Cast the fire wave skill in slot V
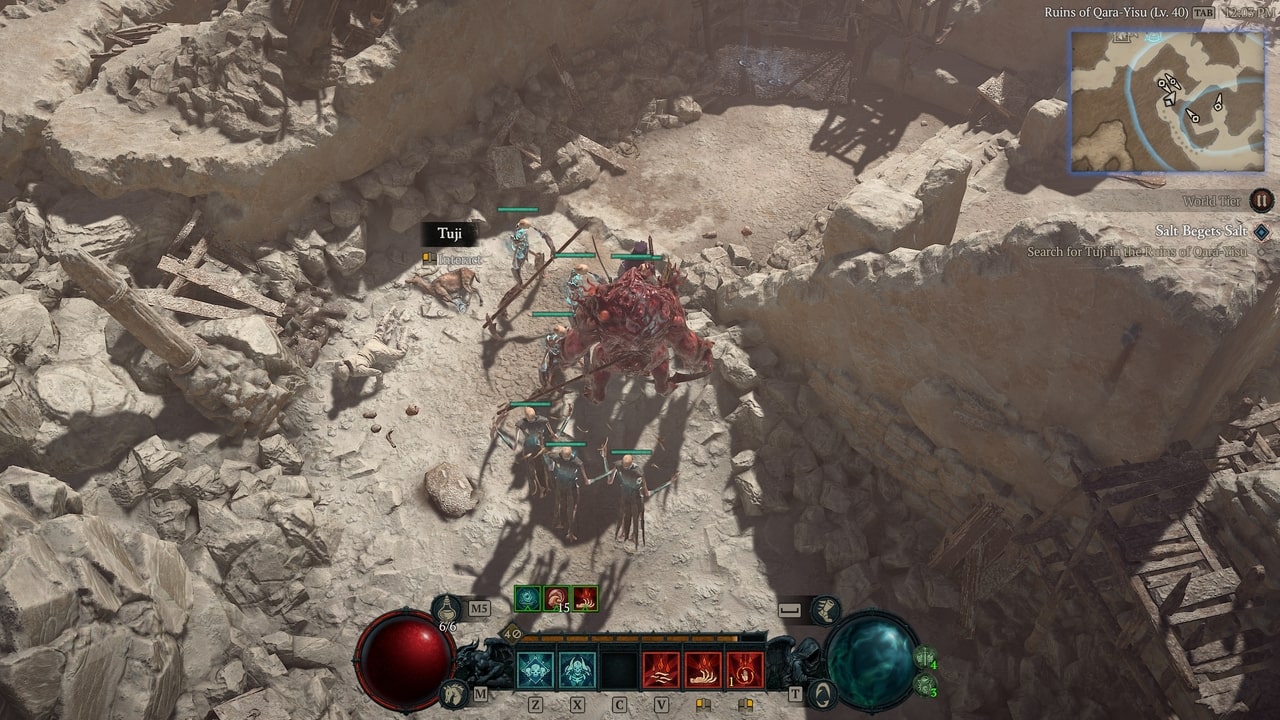The height and width of the screenshot is (720, 1280). click(662, 670)
